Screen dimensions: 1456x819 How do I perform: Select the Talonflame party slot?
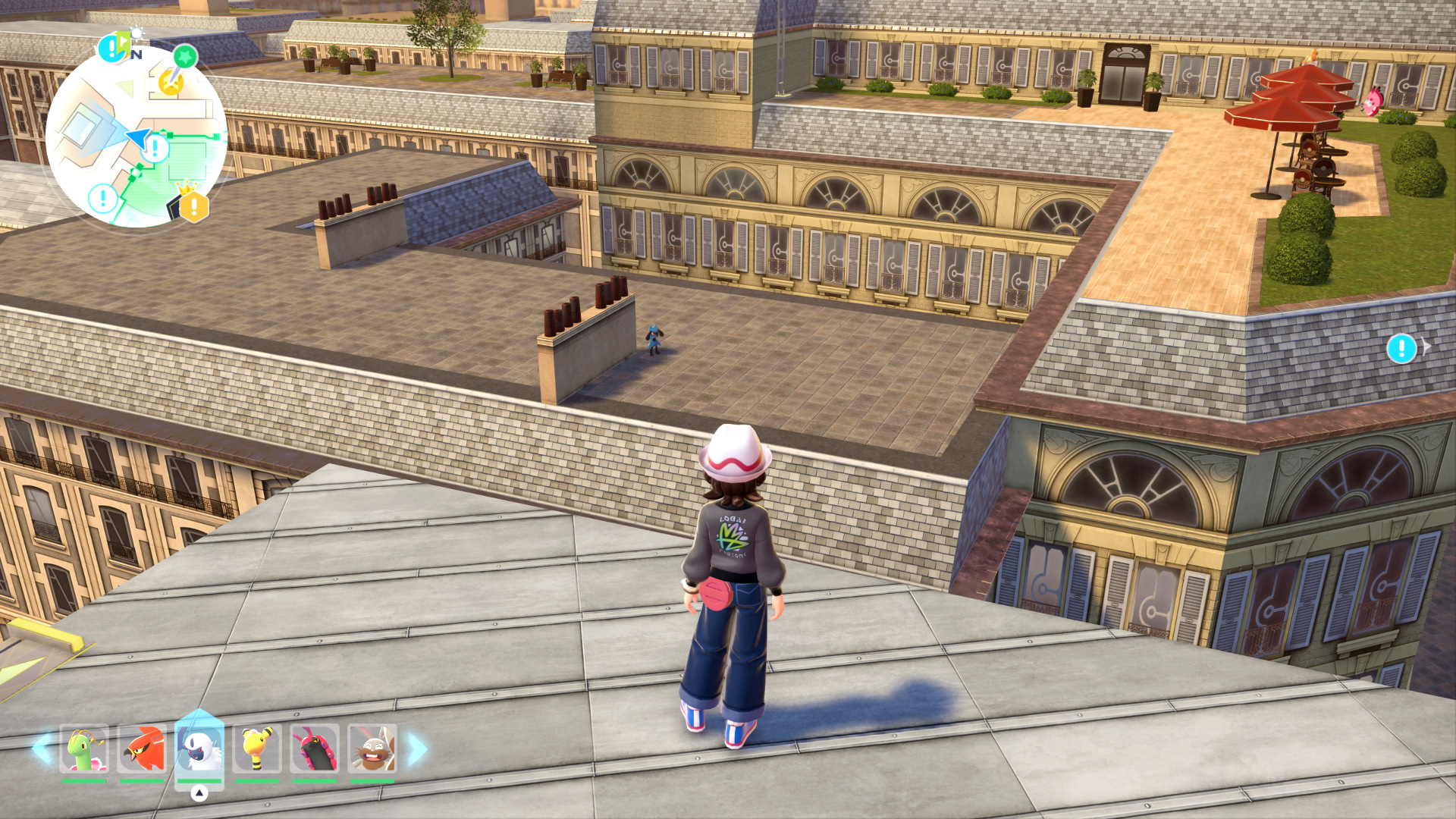point(142,748)
